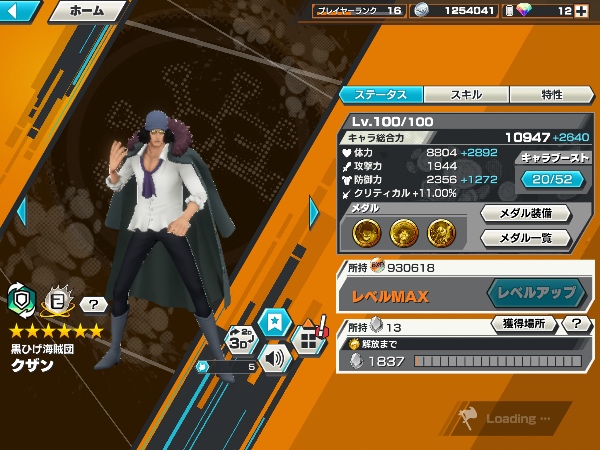Switch to the ステータス tab

pos(381,95)
